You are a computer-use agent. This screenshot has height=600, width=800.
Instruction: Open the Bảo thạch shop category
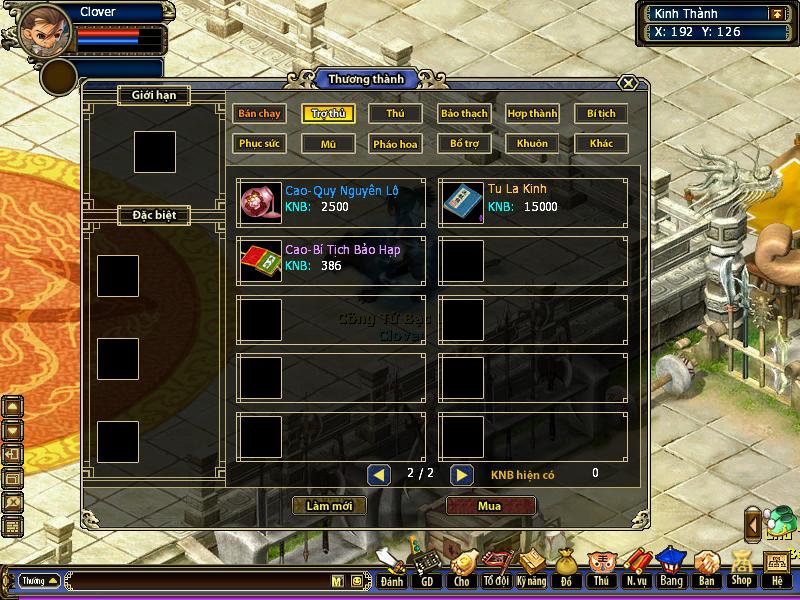(464, 114)
